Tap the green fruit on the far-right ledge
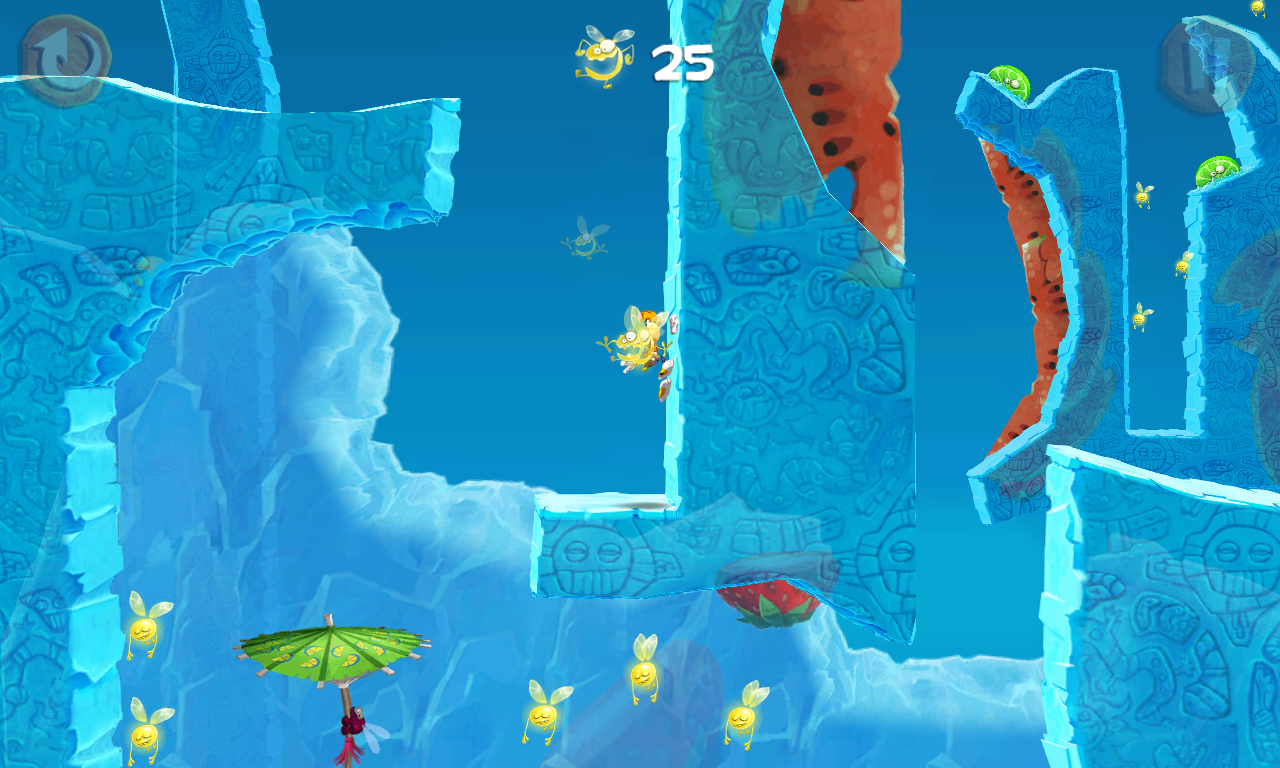1280x768 pixels. pyautogui.click(x=1218, y=170)
